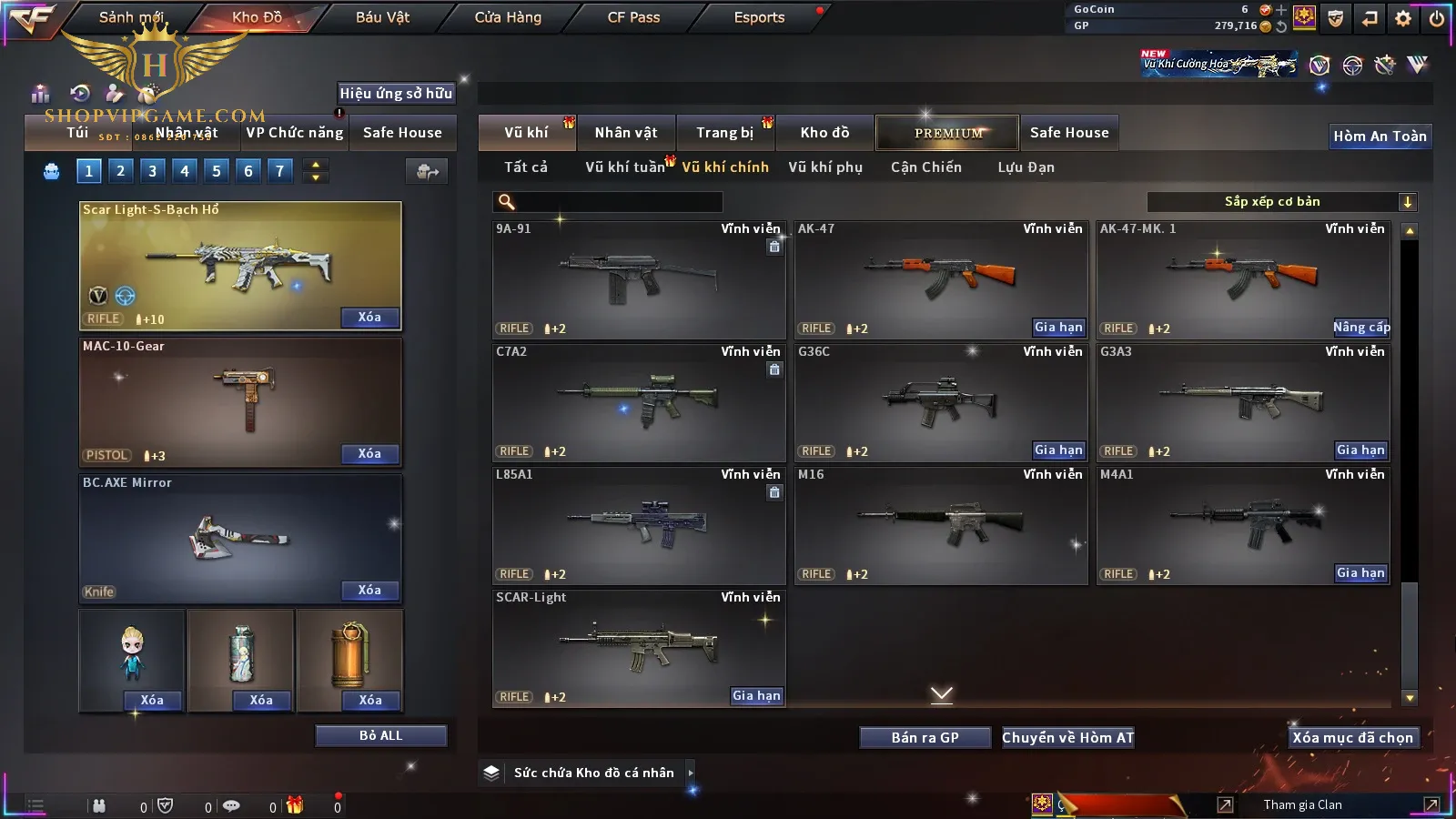Choose the M16 rifle tile

940,523
